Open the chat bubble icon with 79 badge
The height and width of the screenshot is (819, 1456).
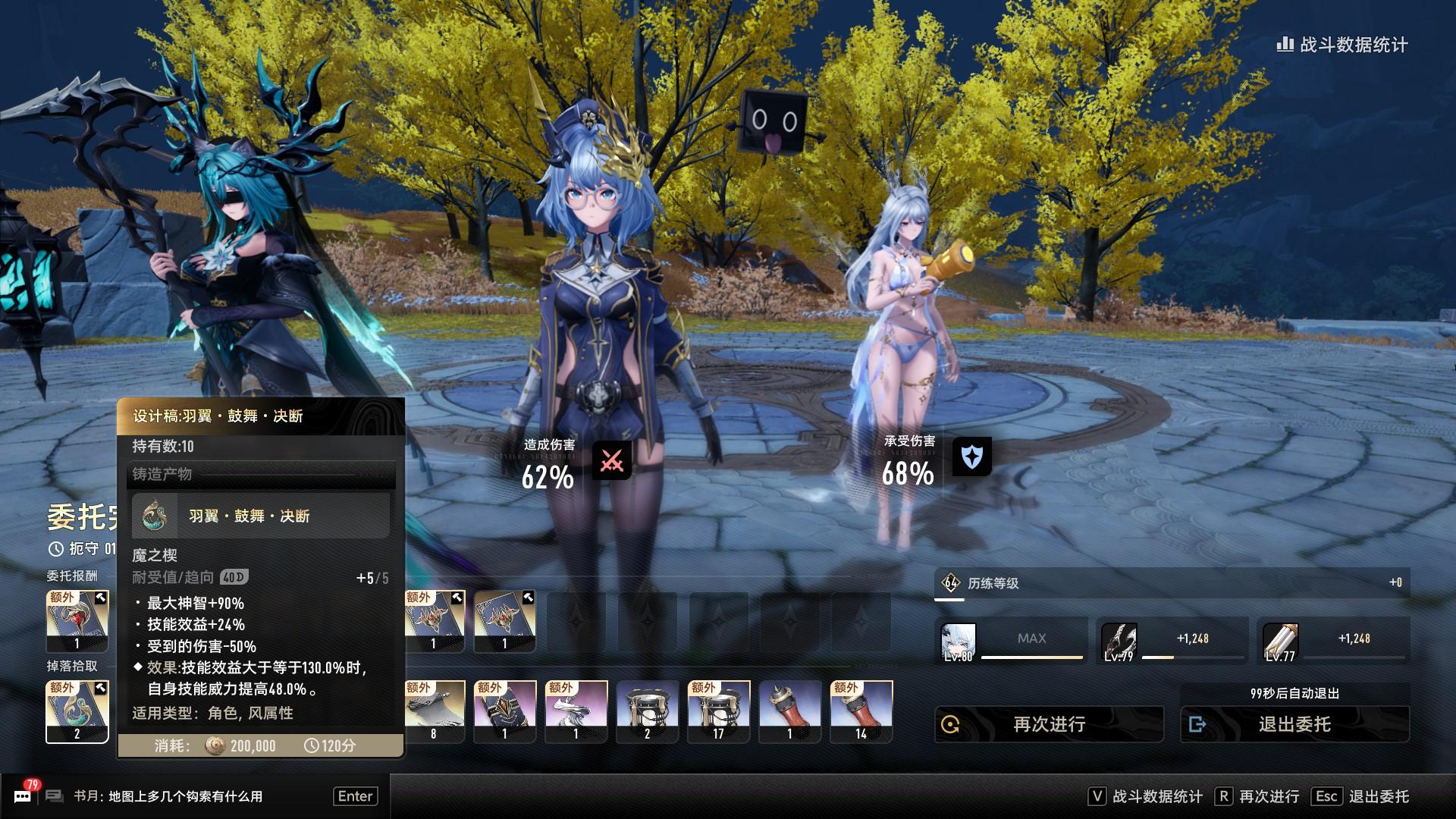coord(23,795)
